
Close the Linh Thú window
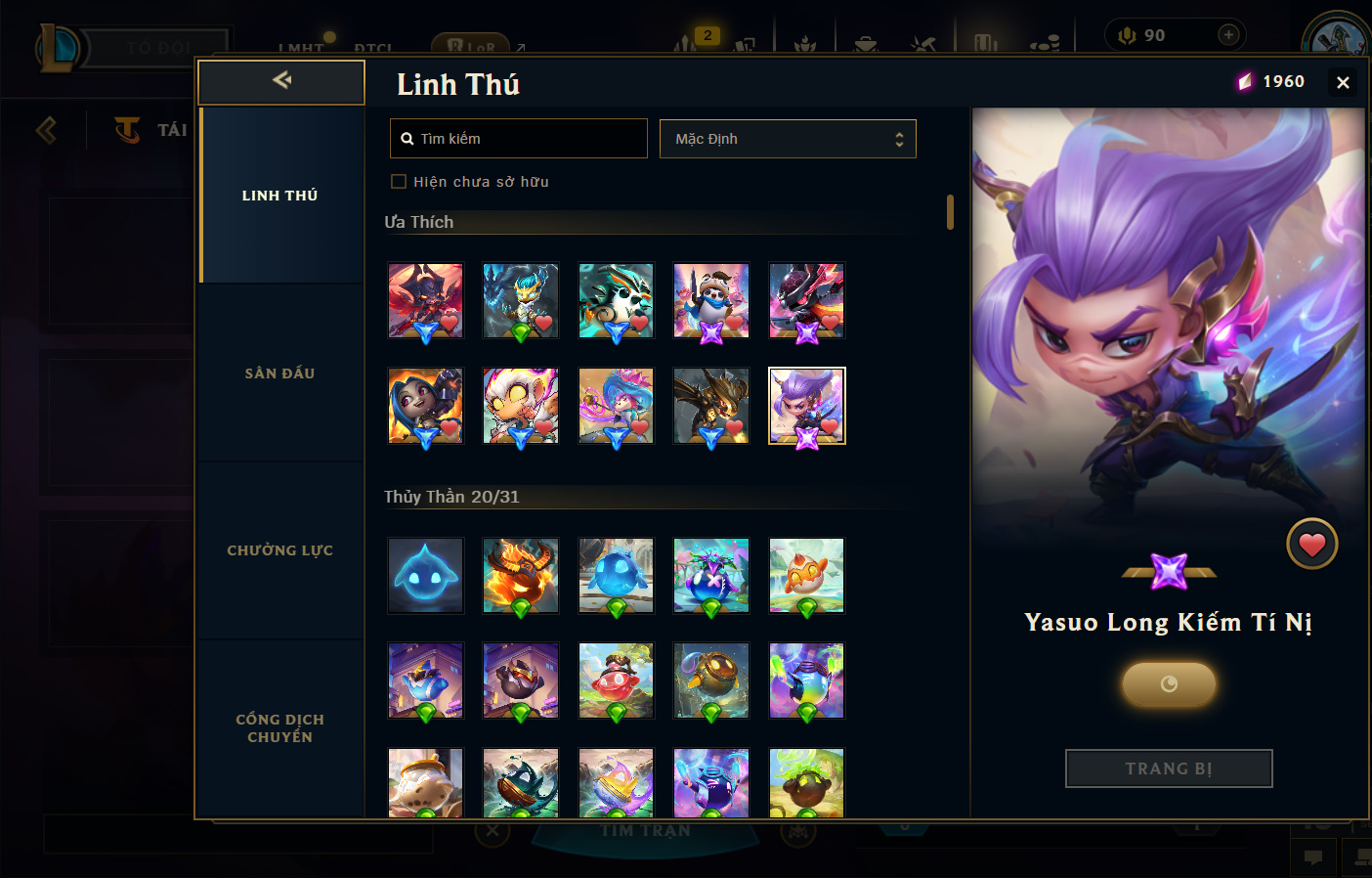(1343, 83)
